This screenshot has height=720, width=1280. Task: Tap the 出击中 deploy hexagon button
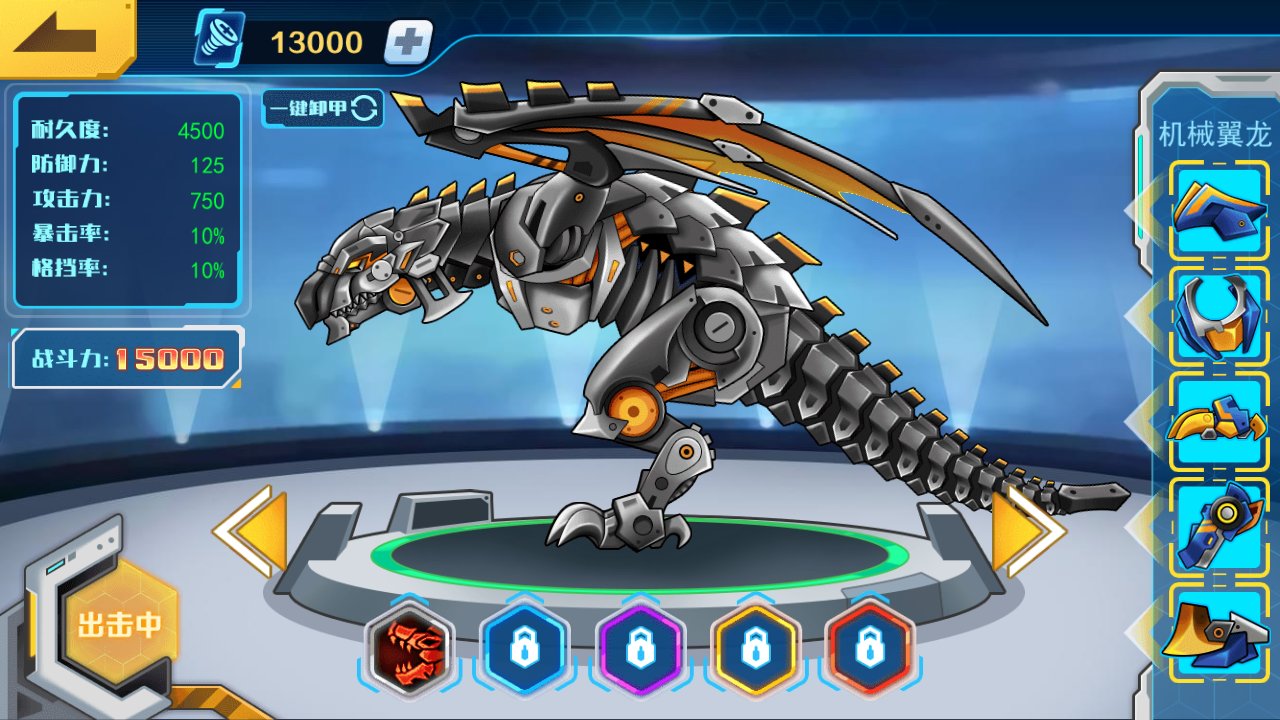click(120, 625)
